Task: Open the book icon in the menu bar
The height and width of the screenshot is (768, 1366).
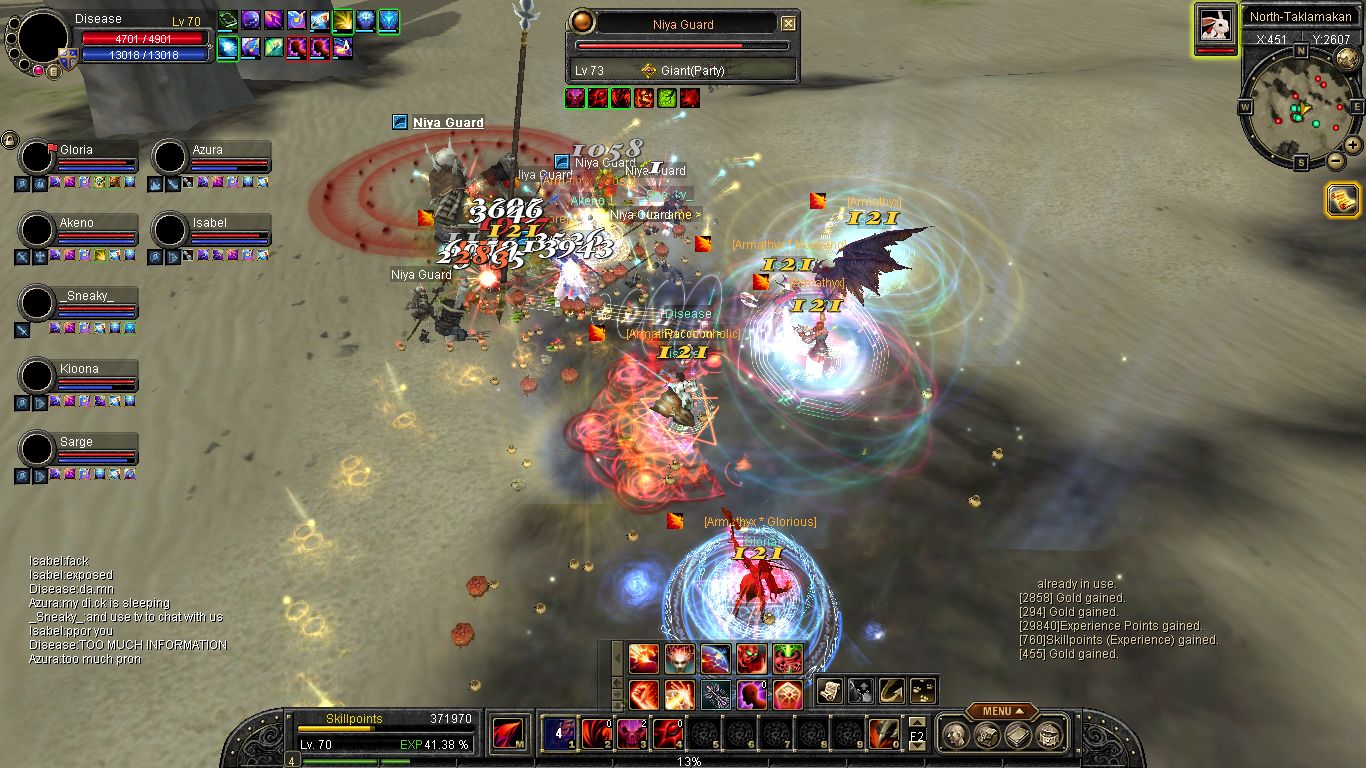Action: 1018,735
